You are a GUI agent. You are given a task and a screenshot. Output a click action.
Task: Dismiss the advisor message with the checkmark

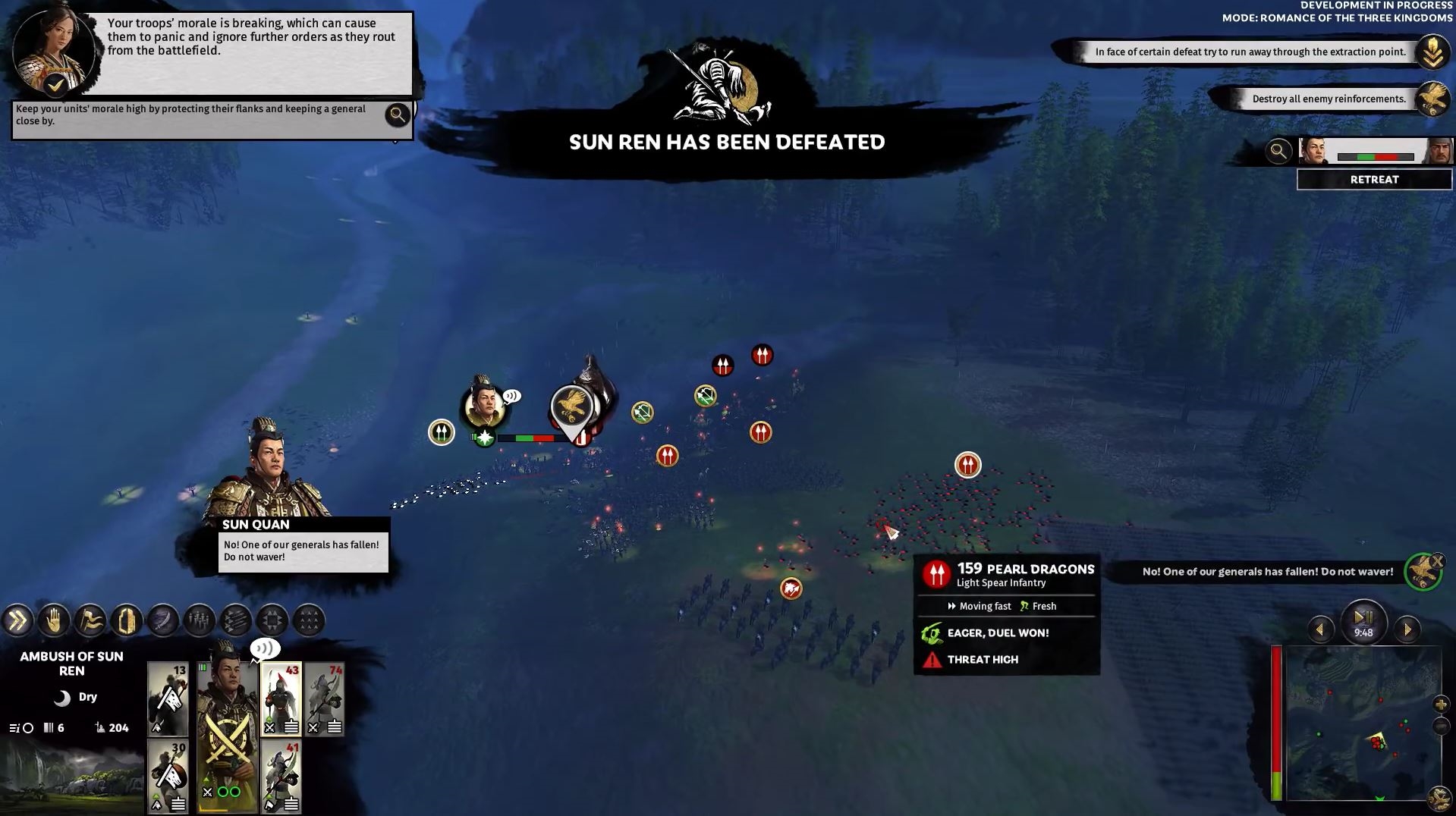pos(55,85)
